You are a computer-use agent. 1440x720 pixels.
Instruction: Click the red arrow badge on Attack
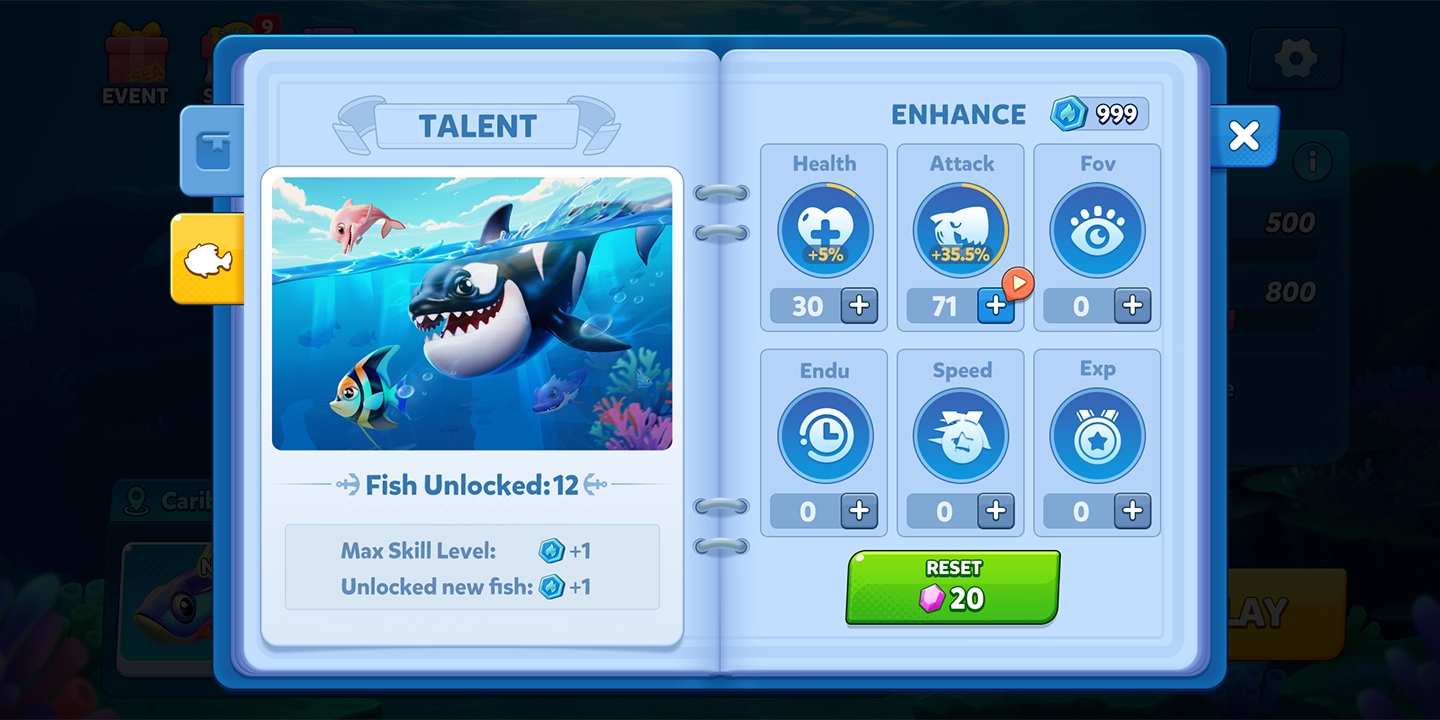pos(1017,284)
